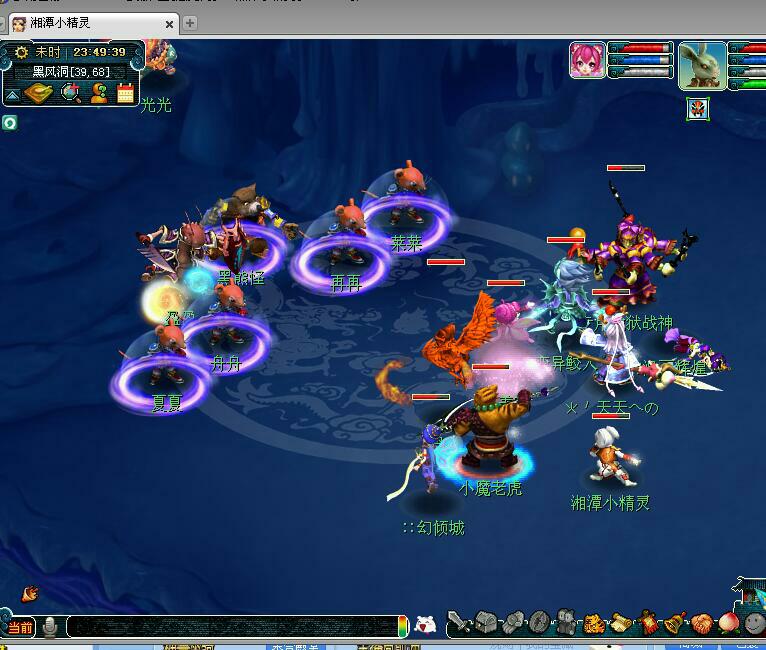Select the rabbit pet portrait
The width and height of the screenshot is (766, 650).
[702, 65]
